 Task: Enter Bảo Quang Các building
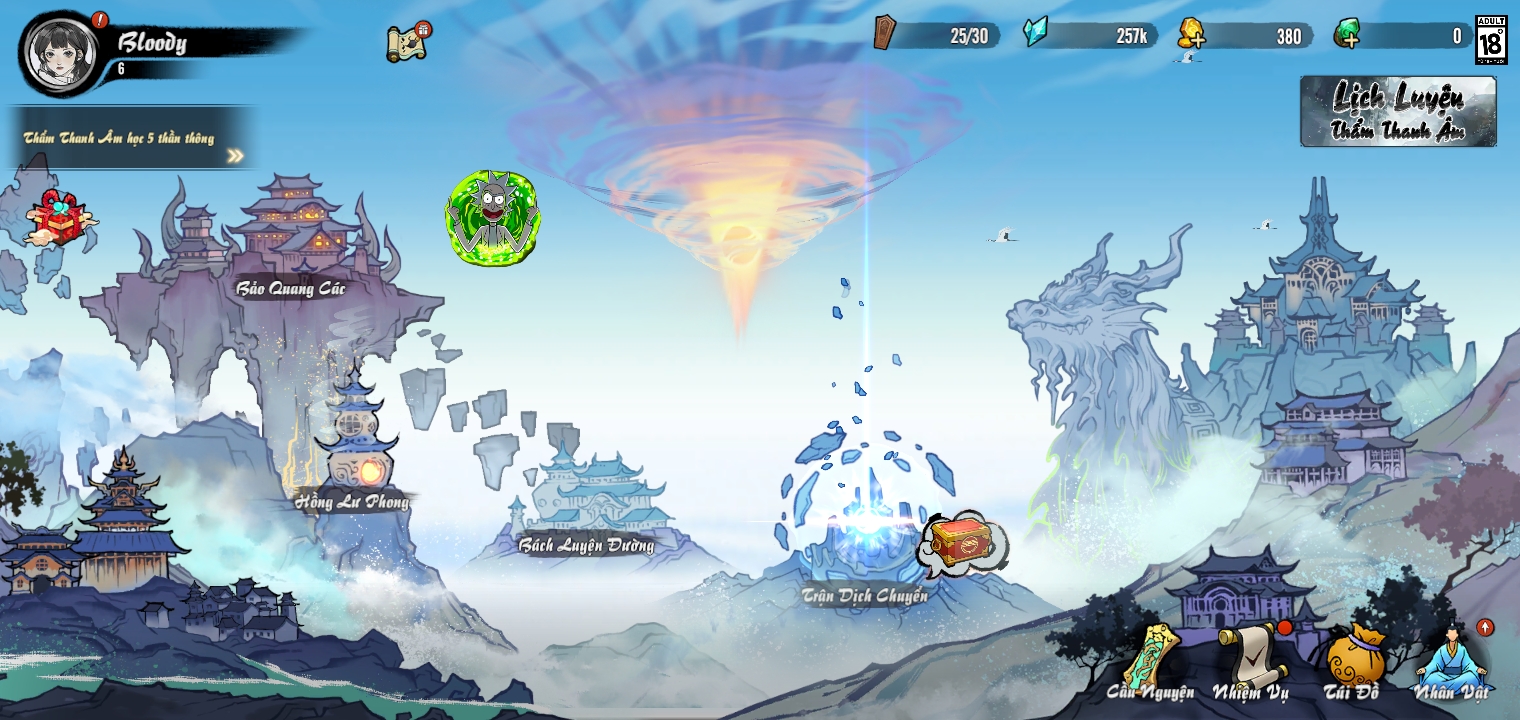tap(290, 240)
